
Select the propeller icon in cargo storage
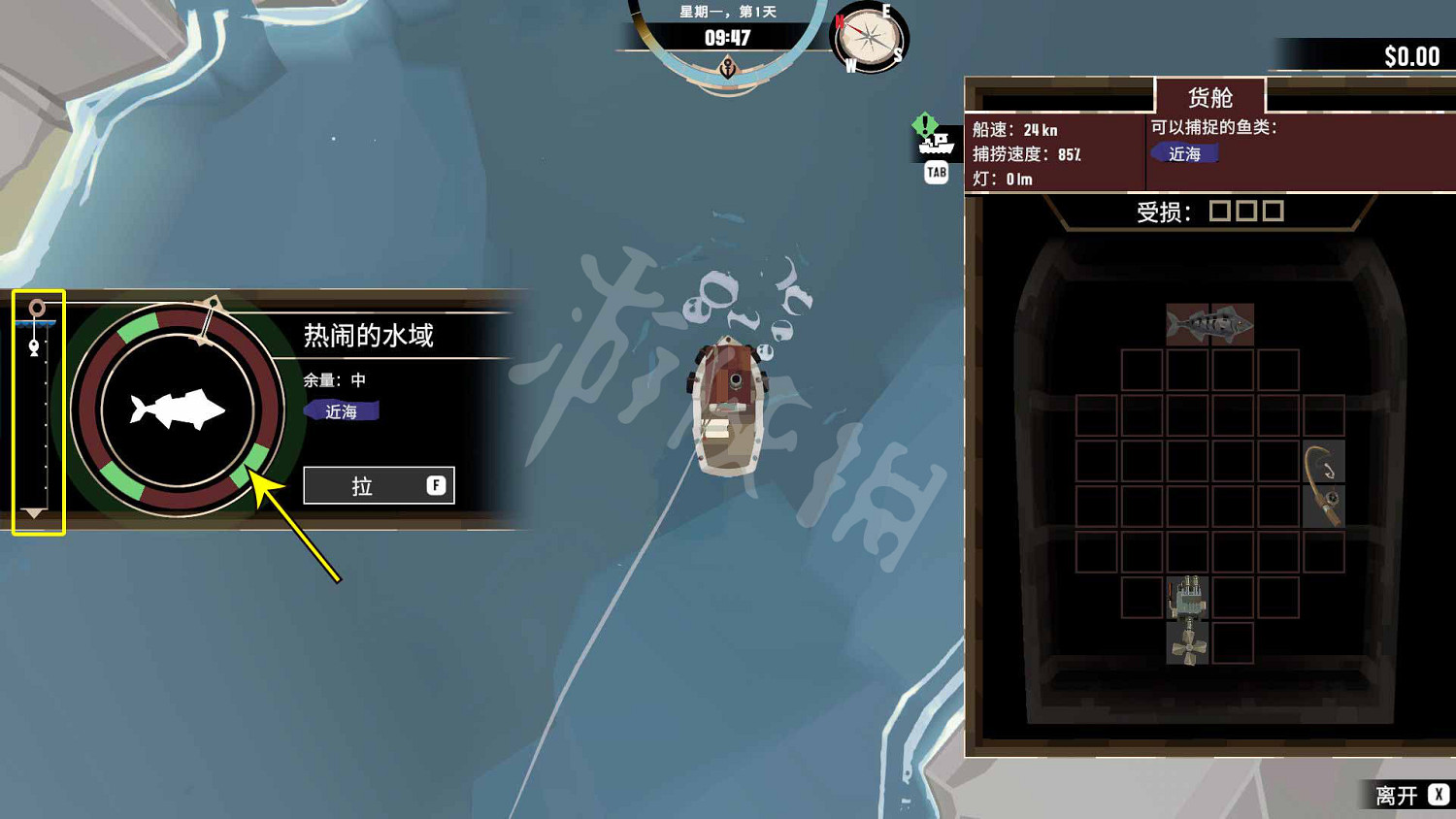pyautogui.click(x=1191, y=645)
